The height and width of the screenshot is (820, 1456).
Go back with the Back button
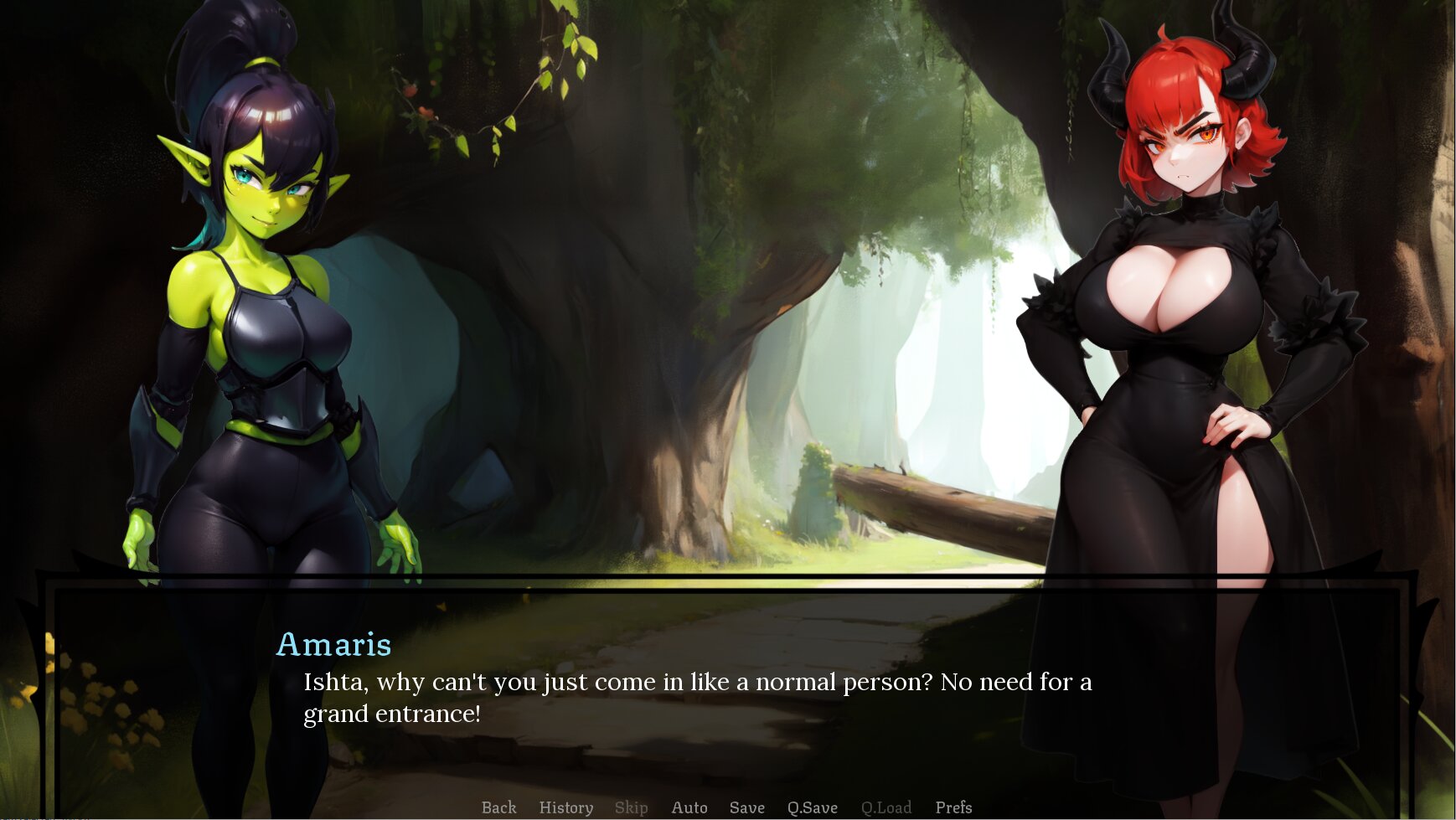tap(498, 807)
